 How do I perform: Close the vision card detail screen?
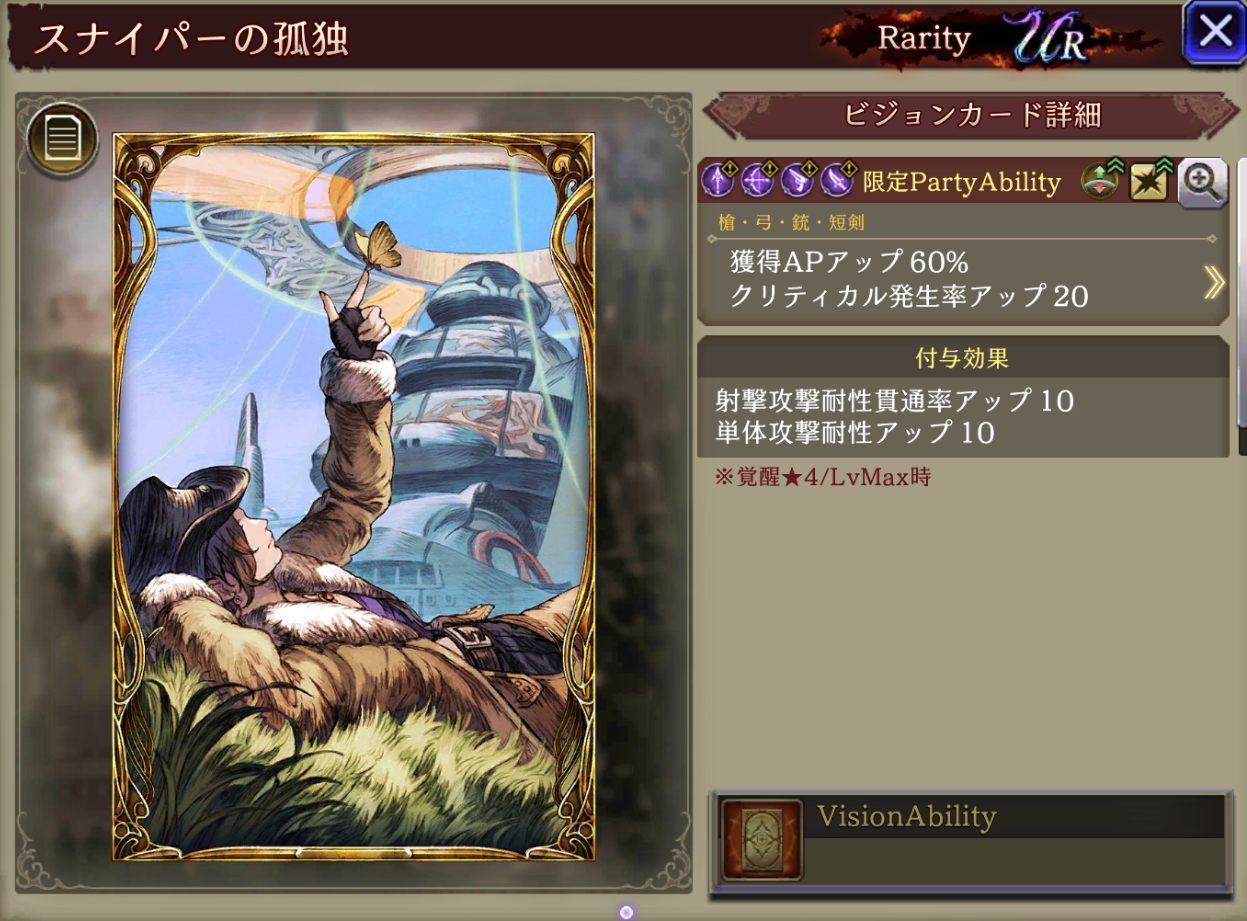pyautogui.click(x=1214, y=32)
